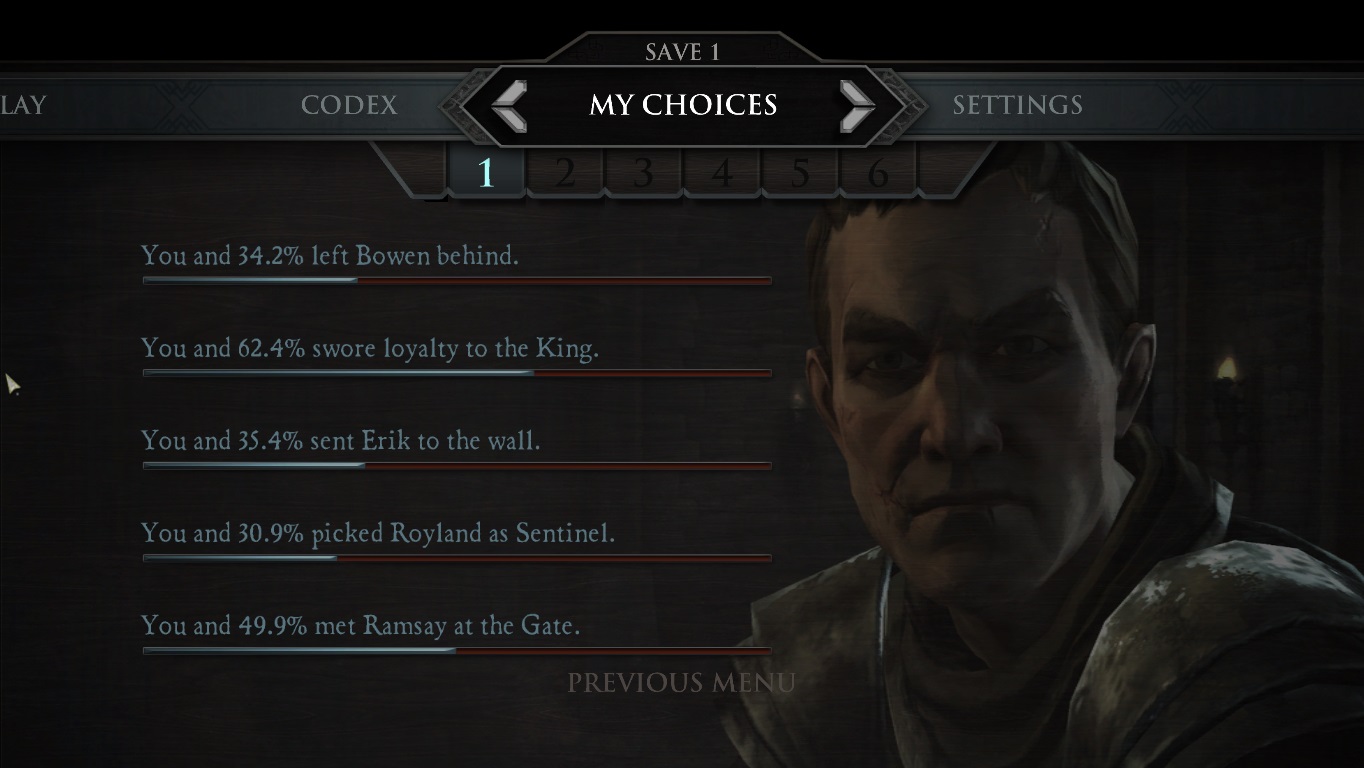
Task: Switch to episode tab 2
Action: tap(565, 174)
